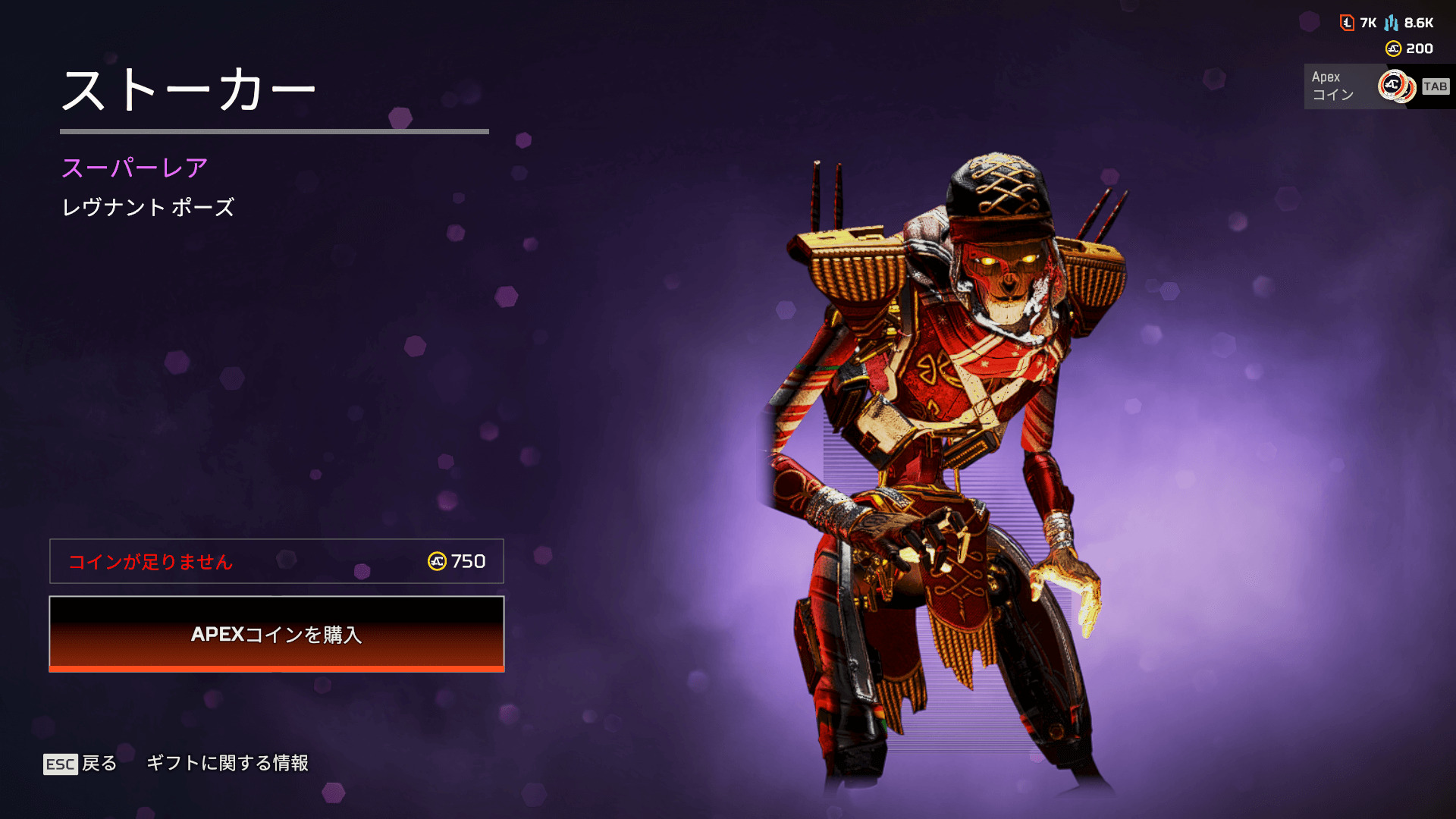The width and height of the screenshot is (1456, 819).
Task: Go back with the 戻る button
Action: [x=81, y=764]
